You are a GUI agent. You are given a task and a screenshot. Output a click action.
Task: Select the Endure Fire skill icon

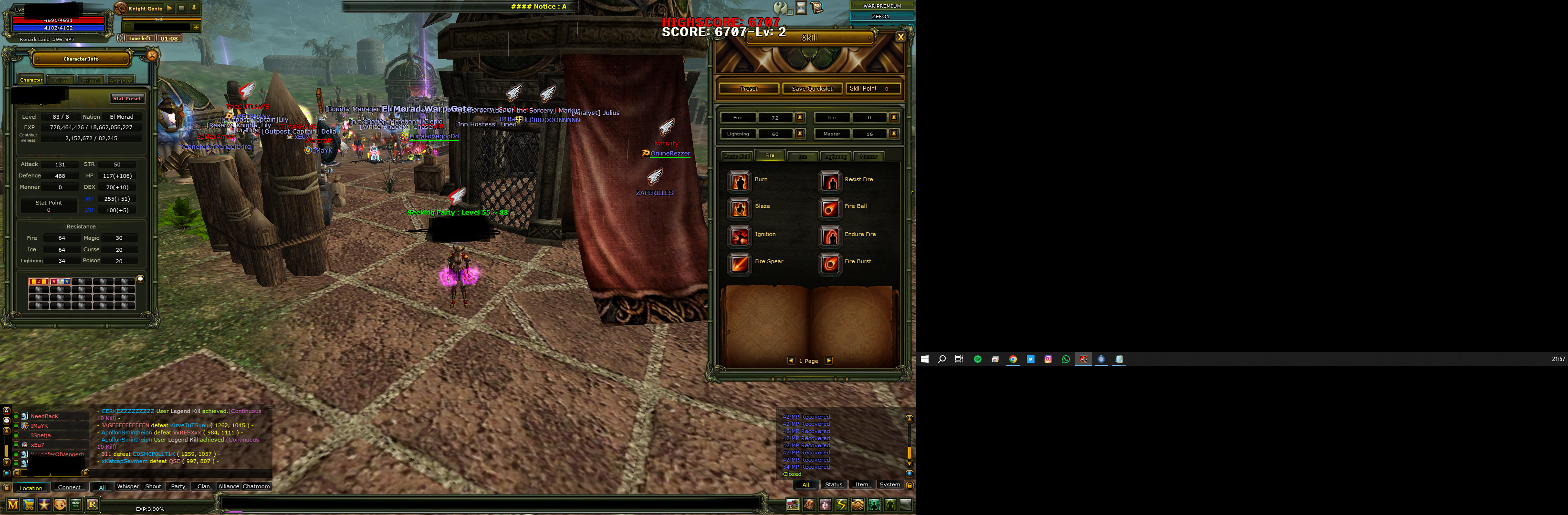pos(830,235)
